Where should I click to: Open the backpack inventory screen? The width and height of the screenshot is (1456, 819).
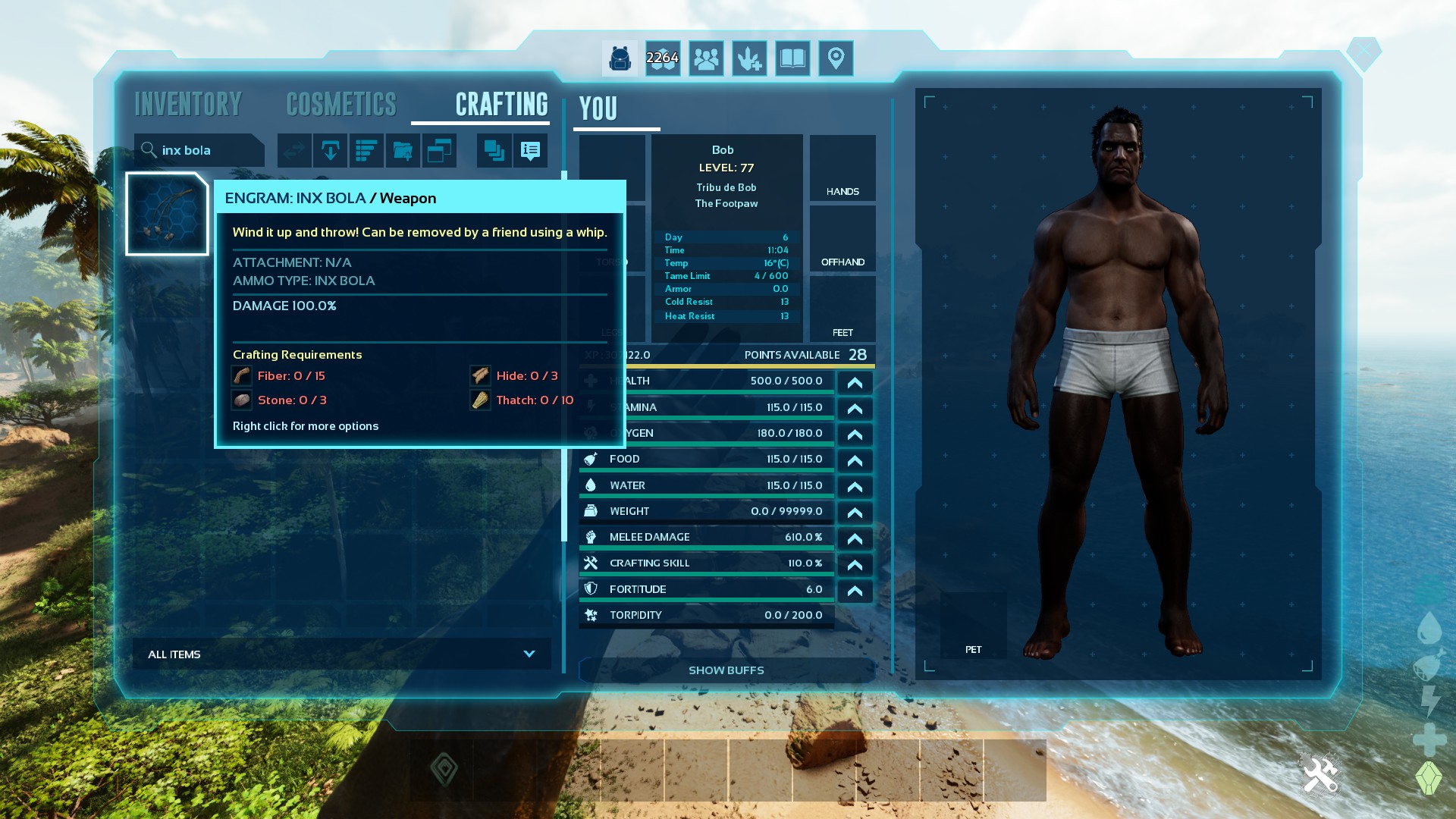point(620,58)
